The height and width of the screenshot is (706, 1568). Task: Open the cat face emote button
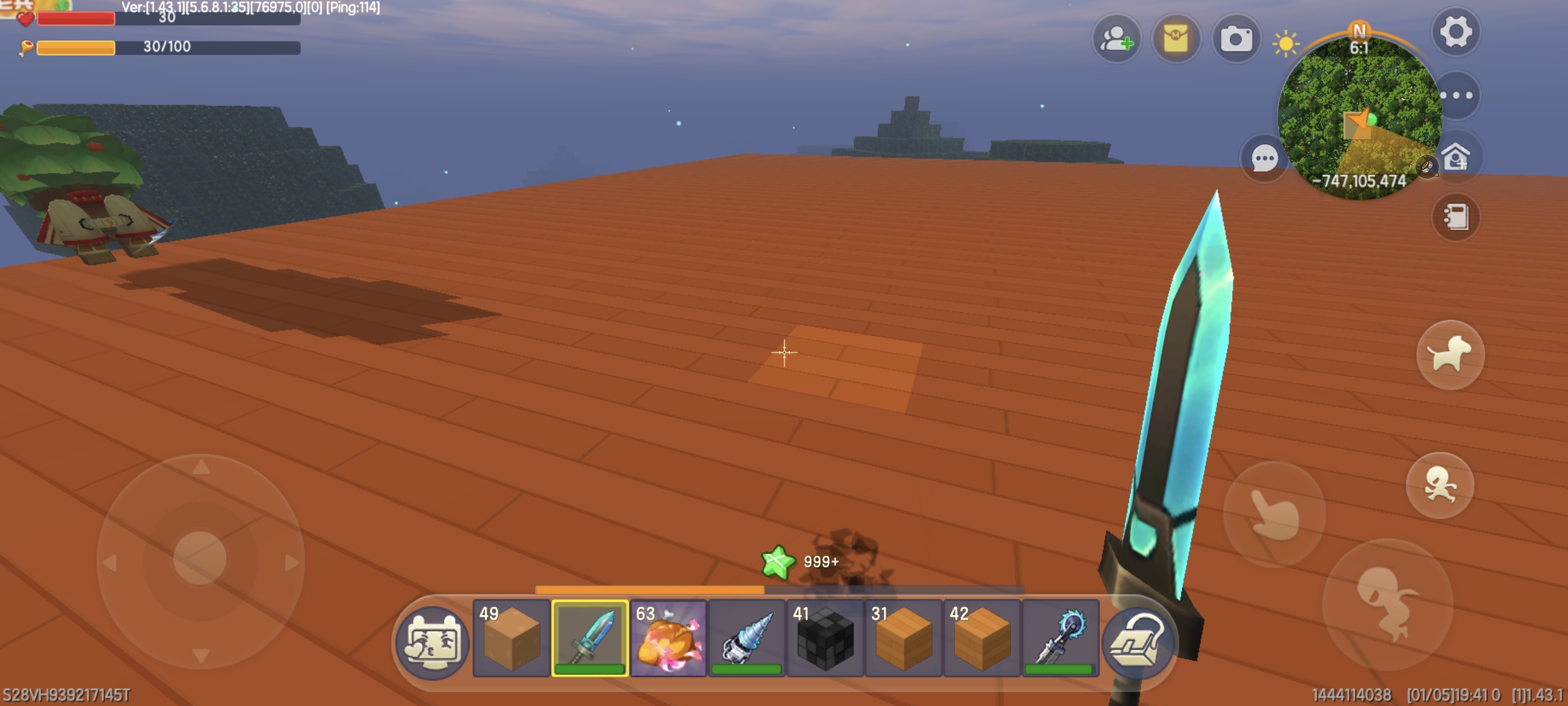(432, 642)
